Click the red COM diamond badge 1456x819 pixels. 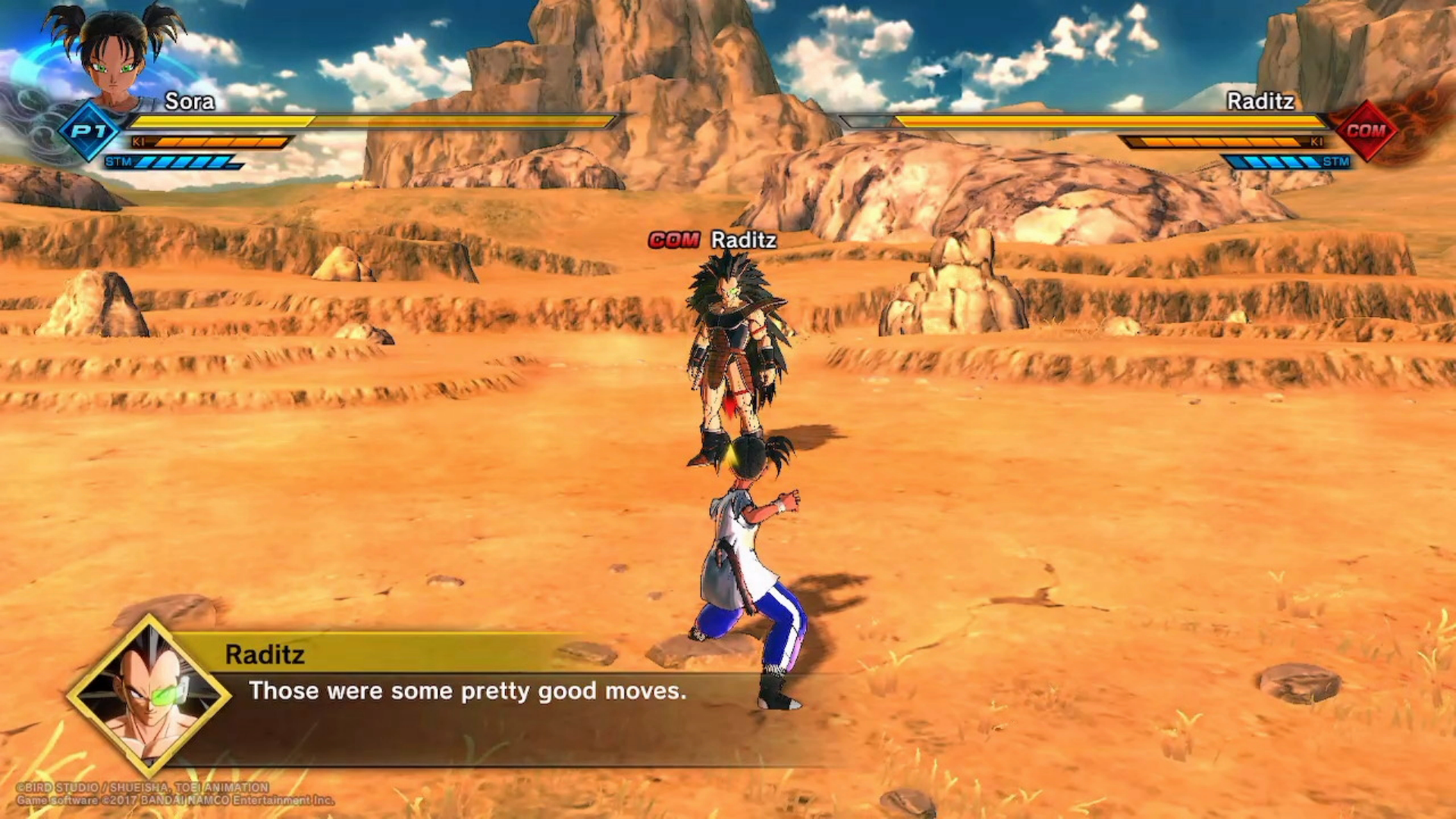(x=1366, y=131)
